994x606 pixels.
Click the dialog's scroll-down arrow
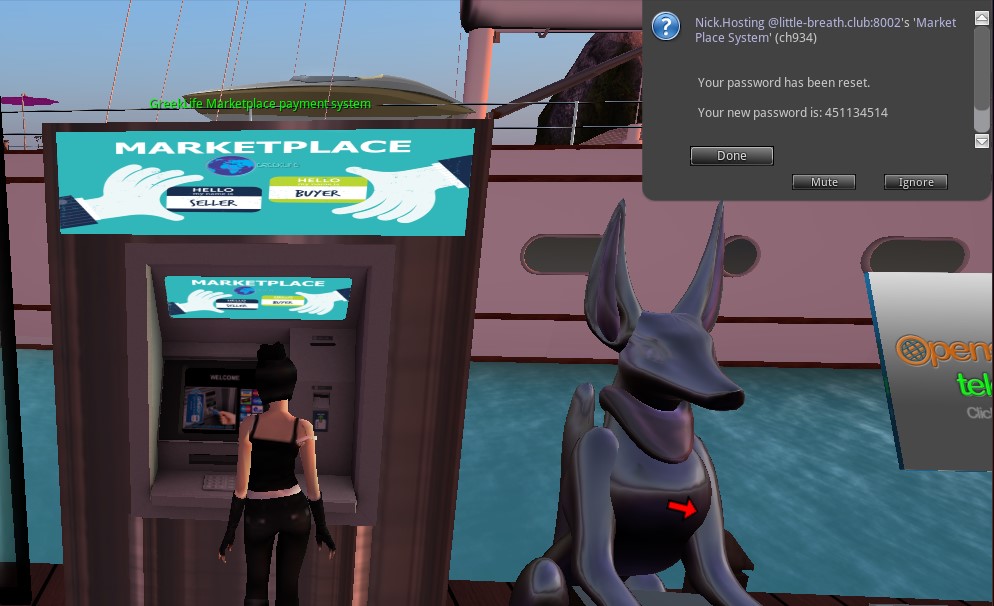[982, 141]
